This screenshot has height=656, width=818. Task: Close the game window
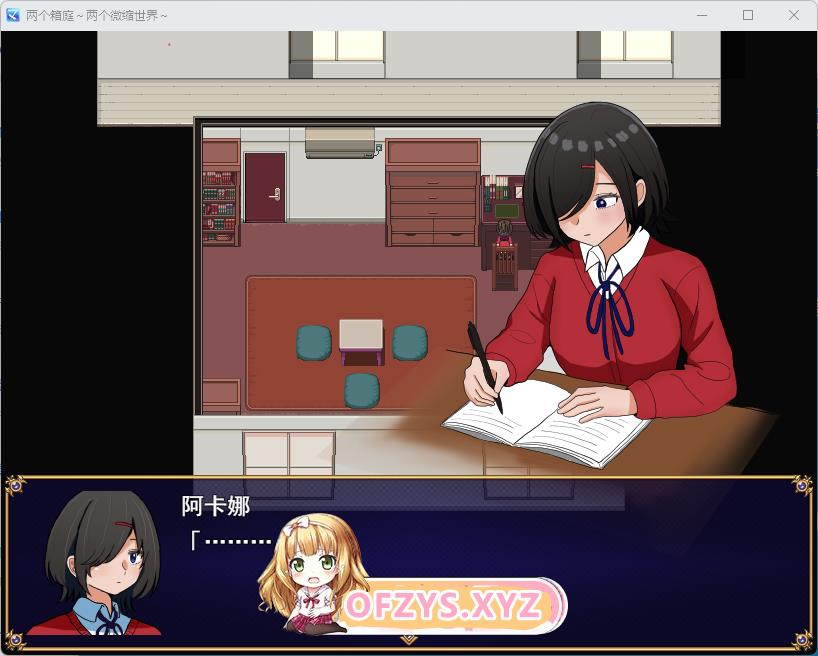coord(793,15)
